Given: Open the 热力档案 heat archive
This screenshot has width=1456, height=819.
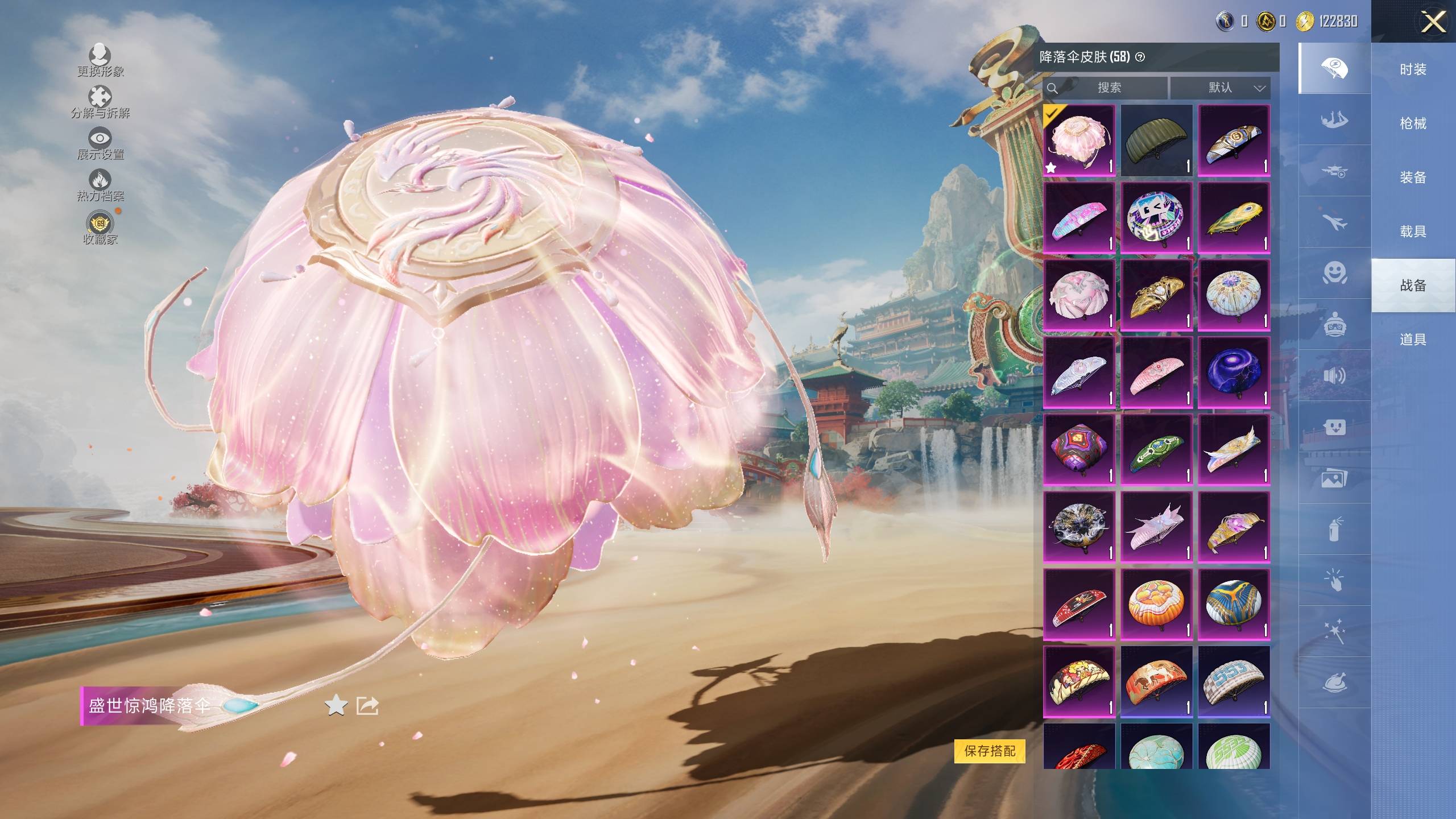Looking at the screenshot, I should [100, 185].
